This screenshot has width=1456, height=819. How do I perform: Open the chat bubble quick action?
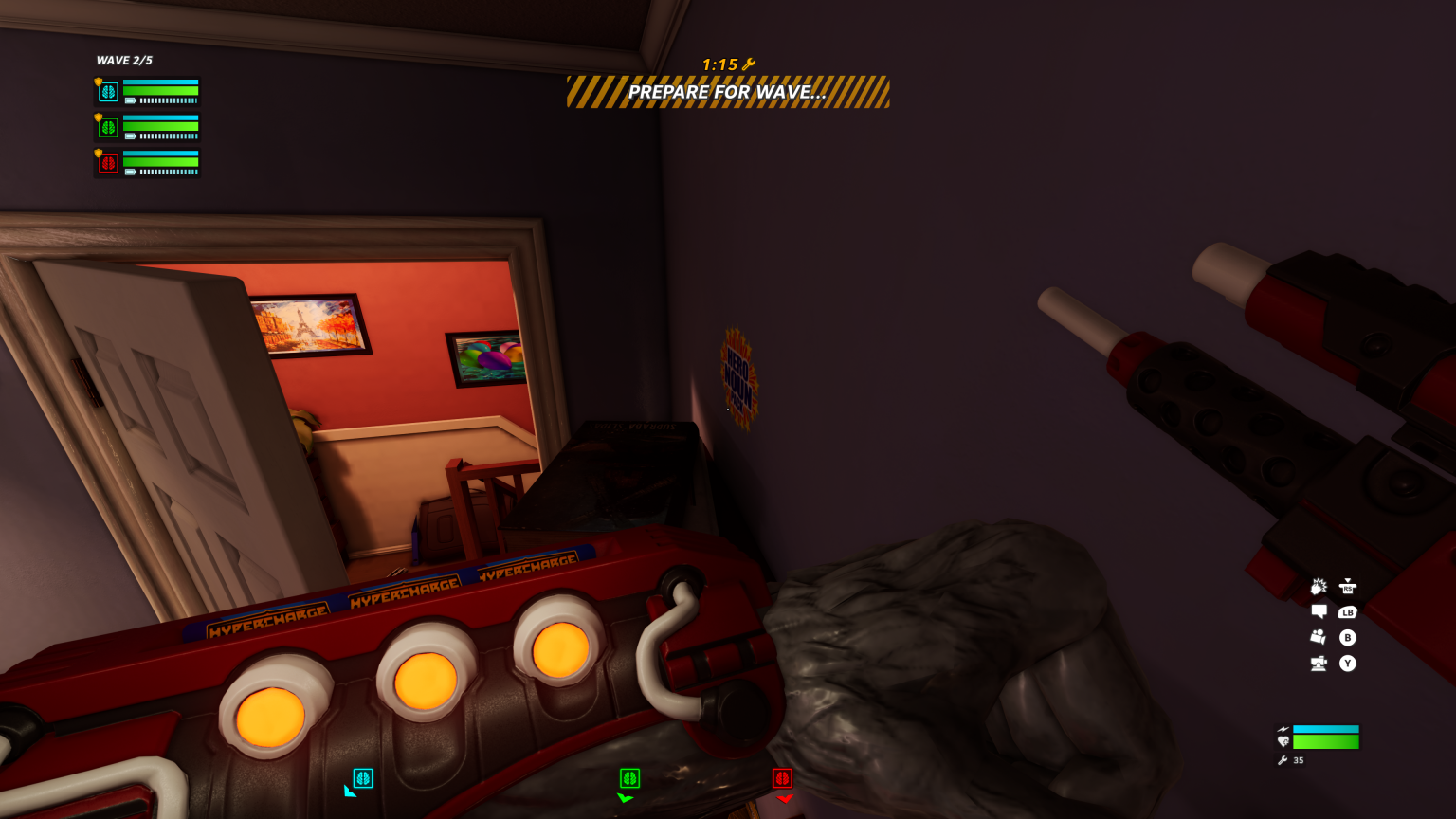pyautogui.click(x=1319, y=612)
